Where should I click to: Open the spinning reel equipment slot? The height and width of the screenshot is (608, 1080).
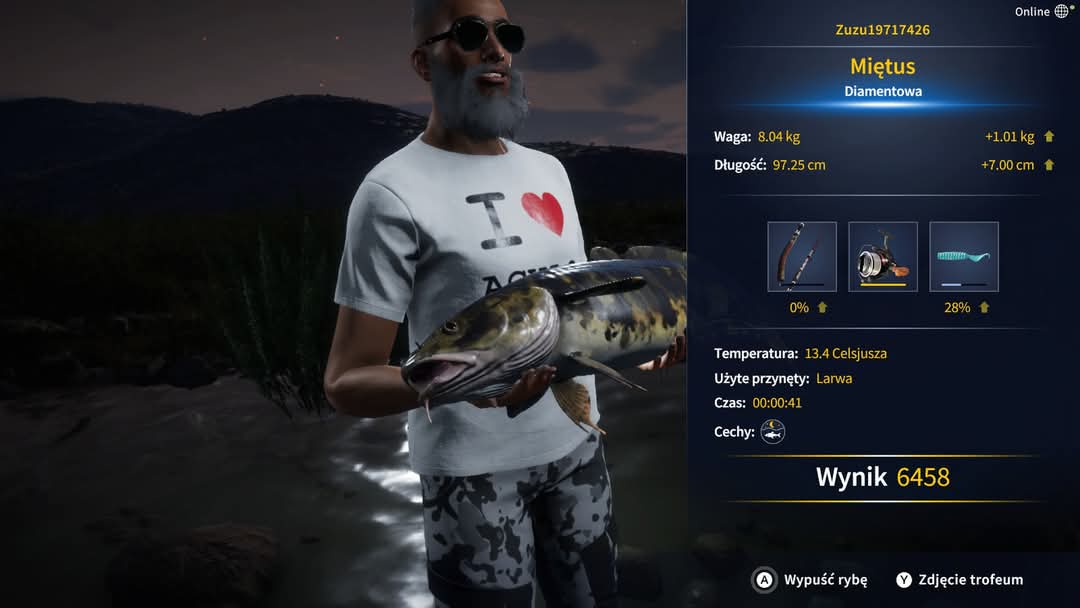[883, 257]
